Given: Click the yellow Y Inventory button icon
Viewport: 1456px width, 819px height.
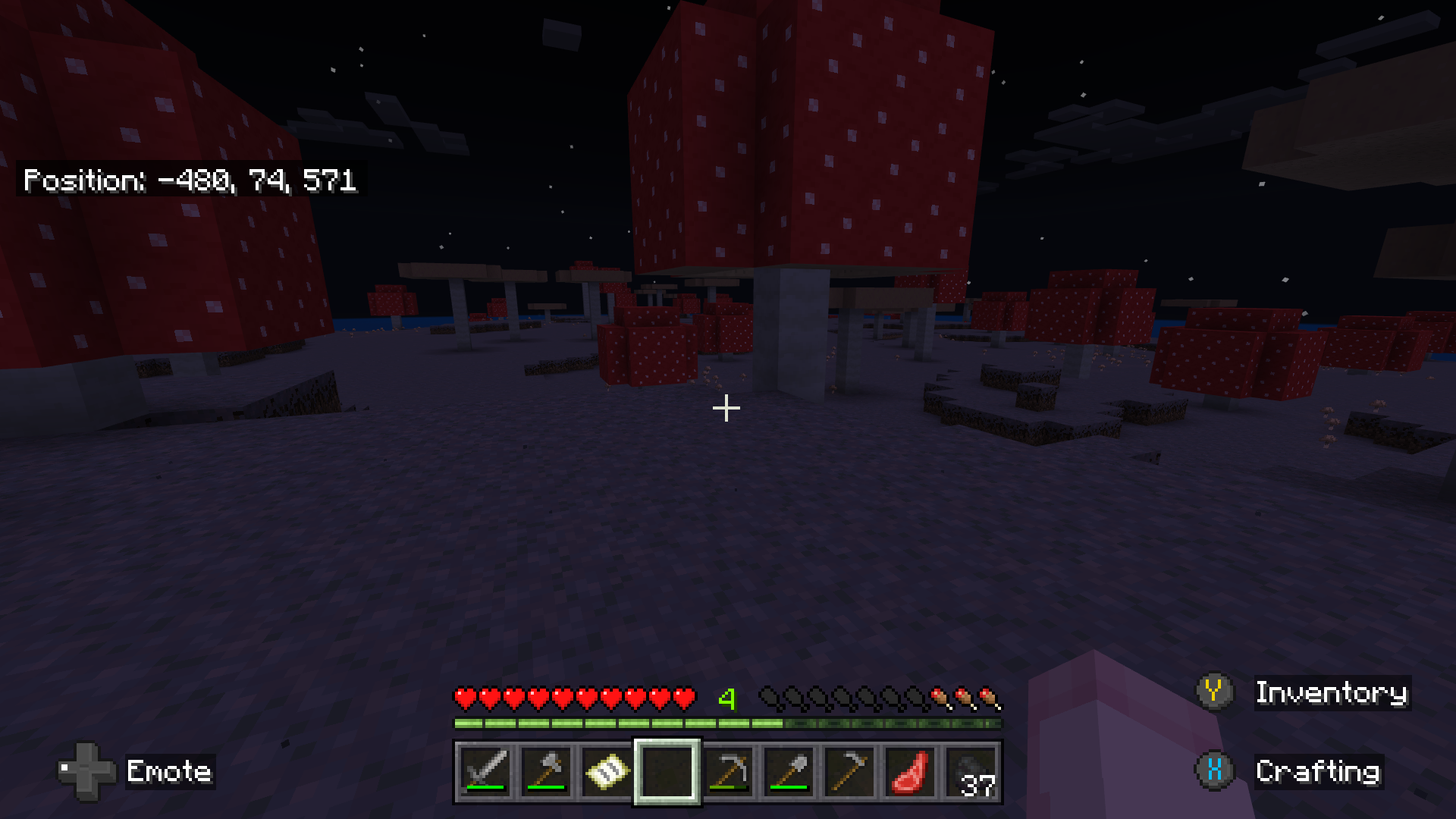Looking at the screenshot, I should pos(1214,692).
